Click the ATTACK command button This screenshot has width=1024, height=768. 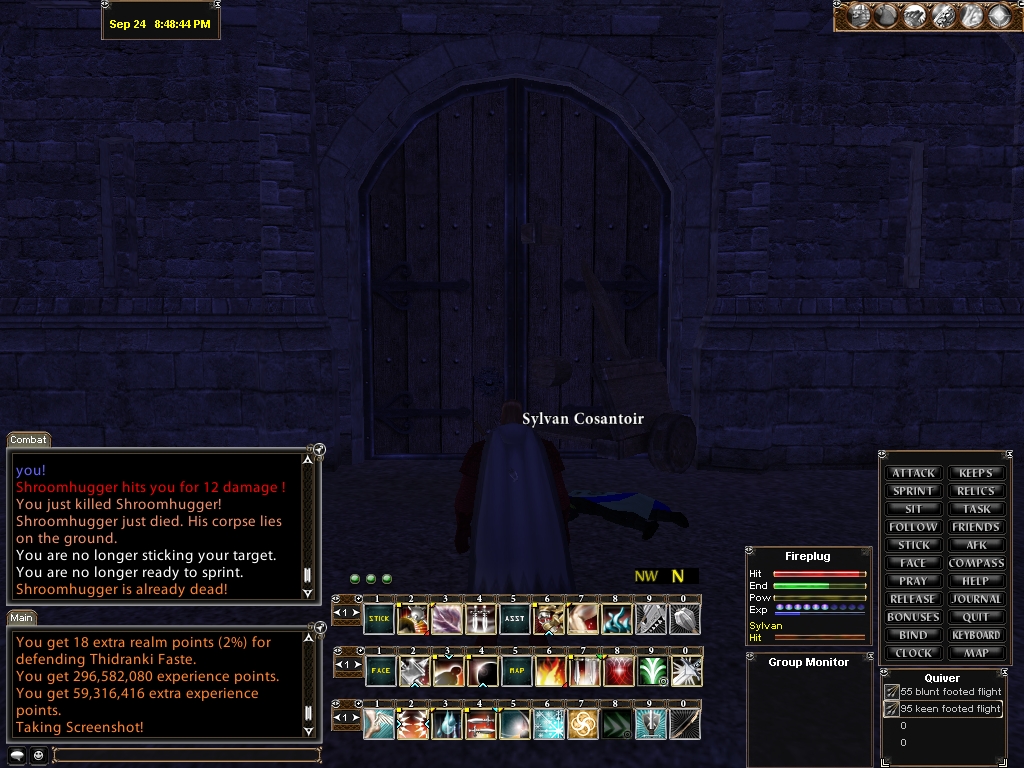point(913,473)
